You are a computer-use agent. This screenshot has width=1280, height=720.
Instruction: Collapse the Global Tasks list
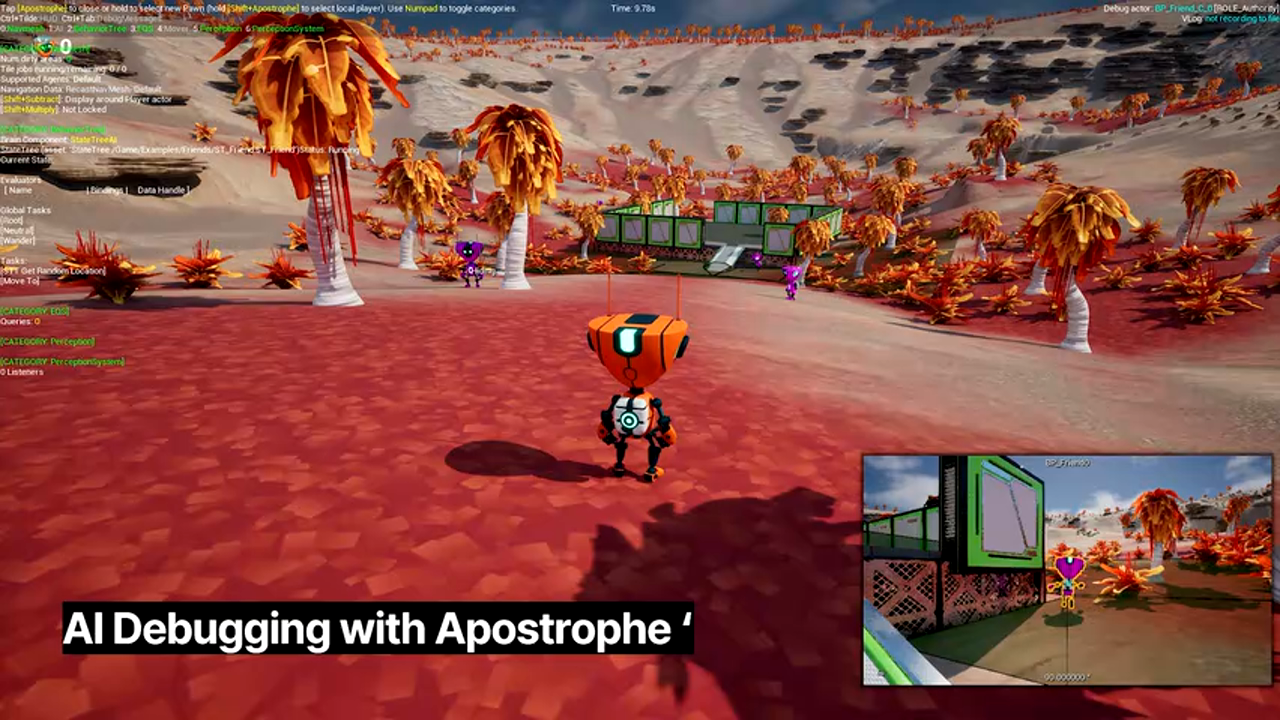click(x=26, y=210)
